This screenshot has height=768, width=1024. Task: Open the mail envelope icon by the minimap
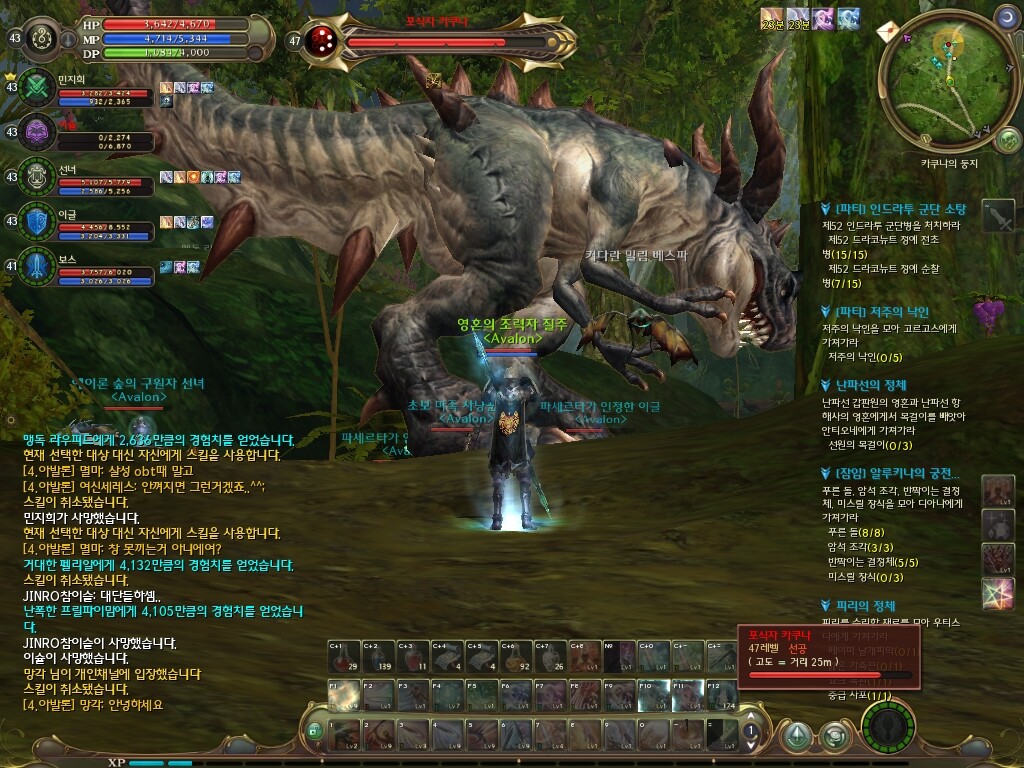pyautogui.click(x=888, y=32)
